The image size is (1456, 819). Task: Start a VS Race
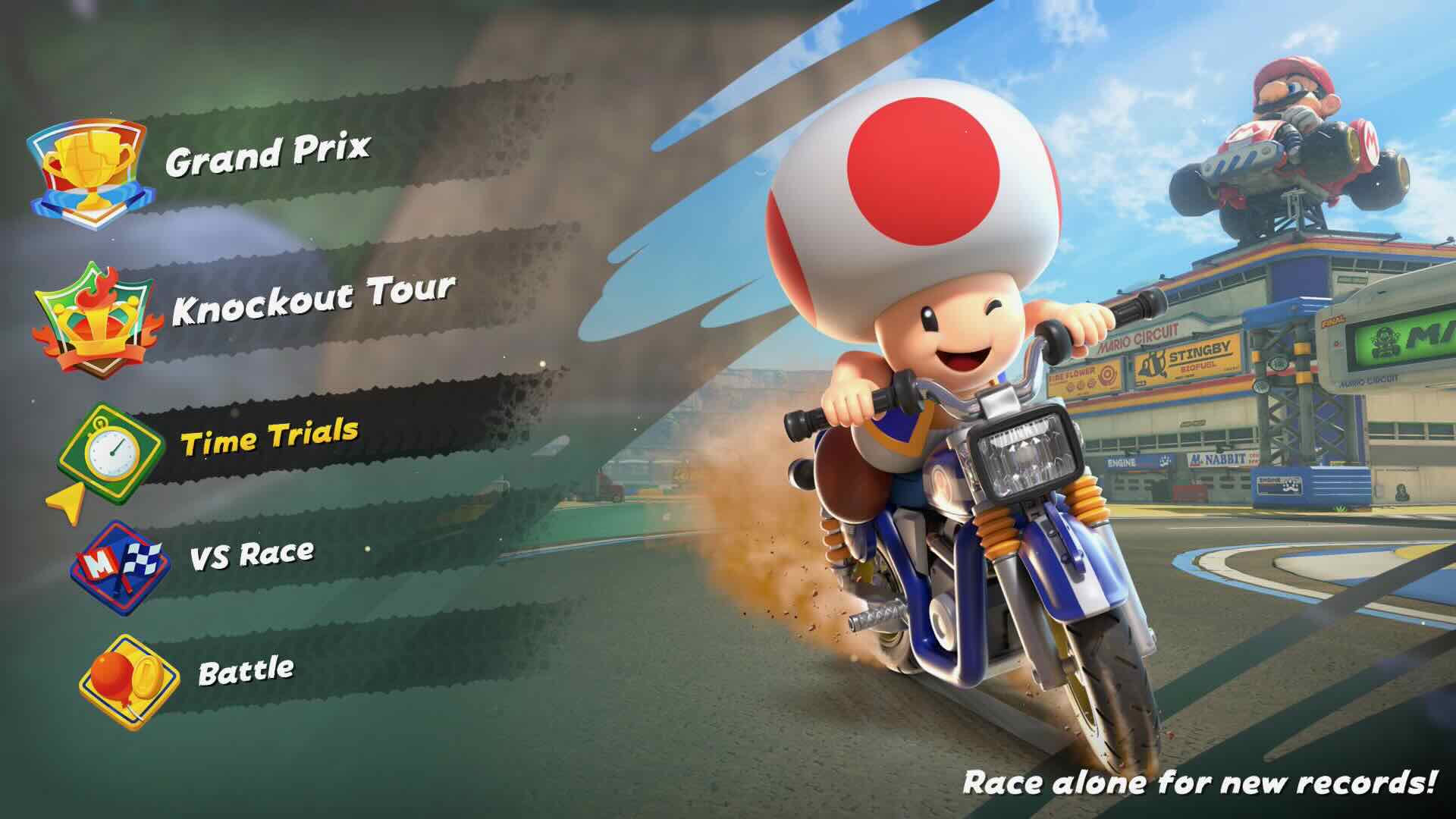click(x=251, y=554)
